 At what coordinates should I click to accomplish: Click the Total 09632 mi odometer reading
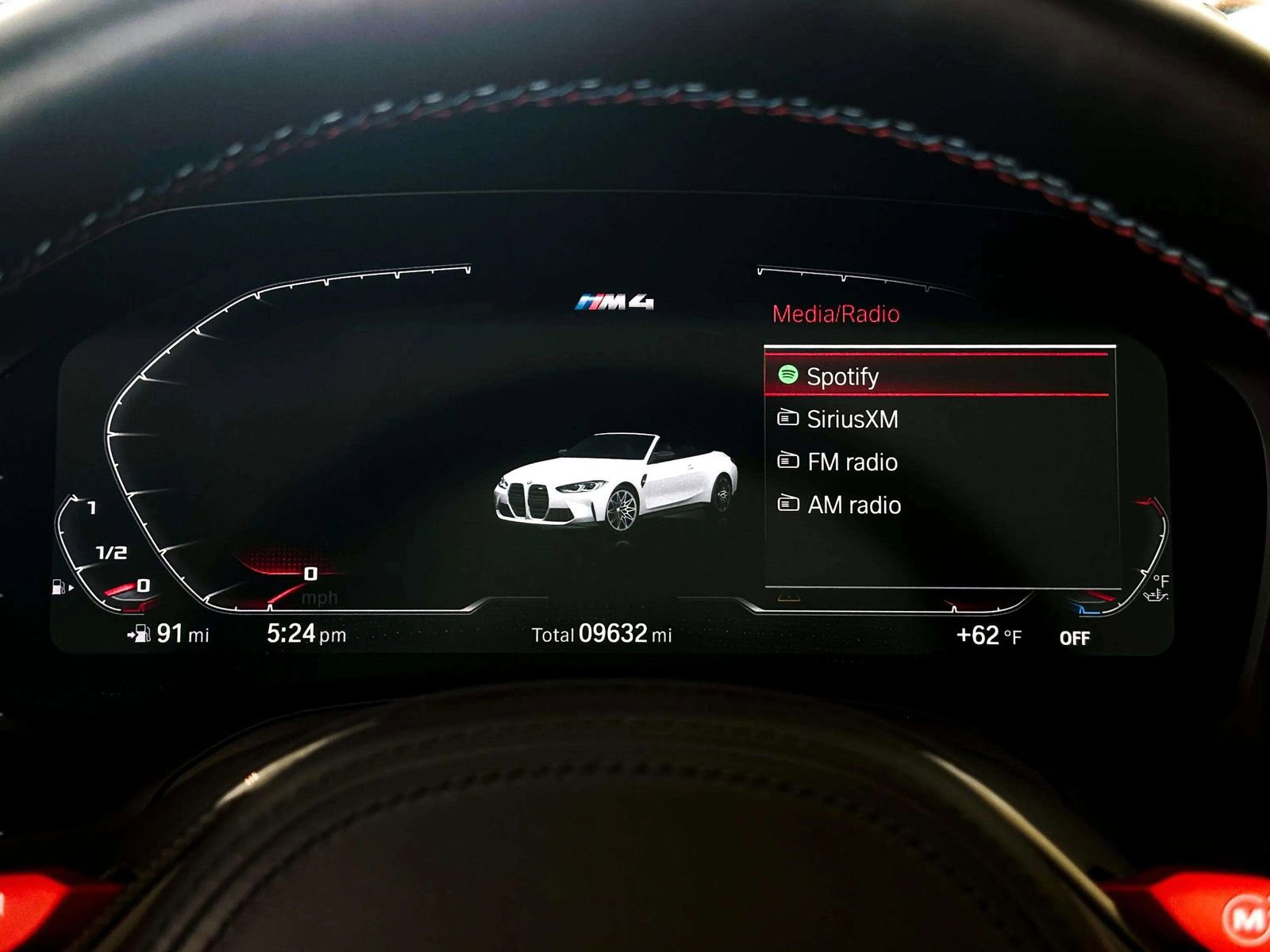click(600, 634)
